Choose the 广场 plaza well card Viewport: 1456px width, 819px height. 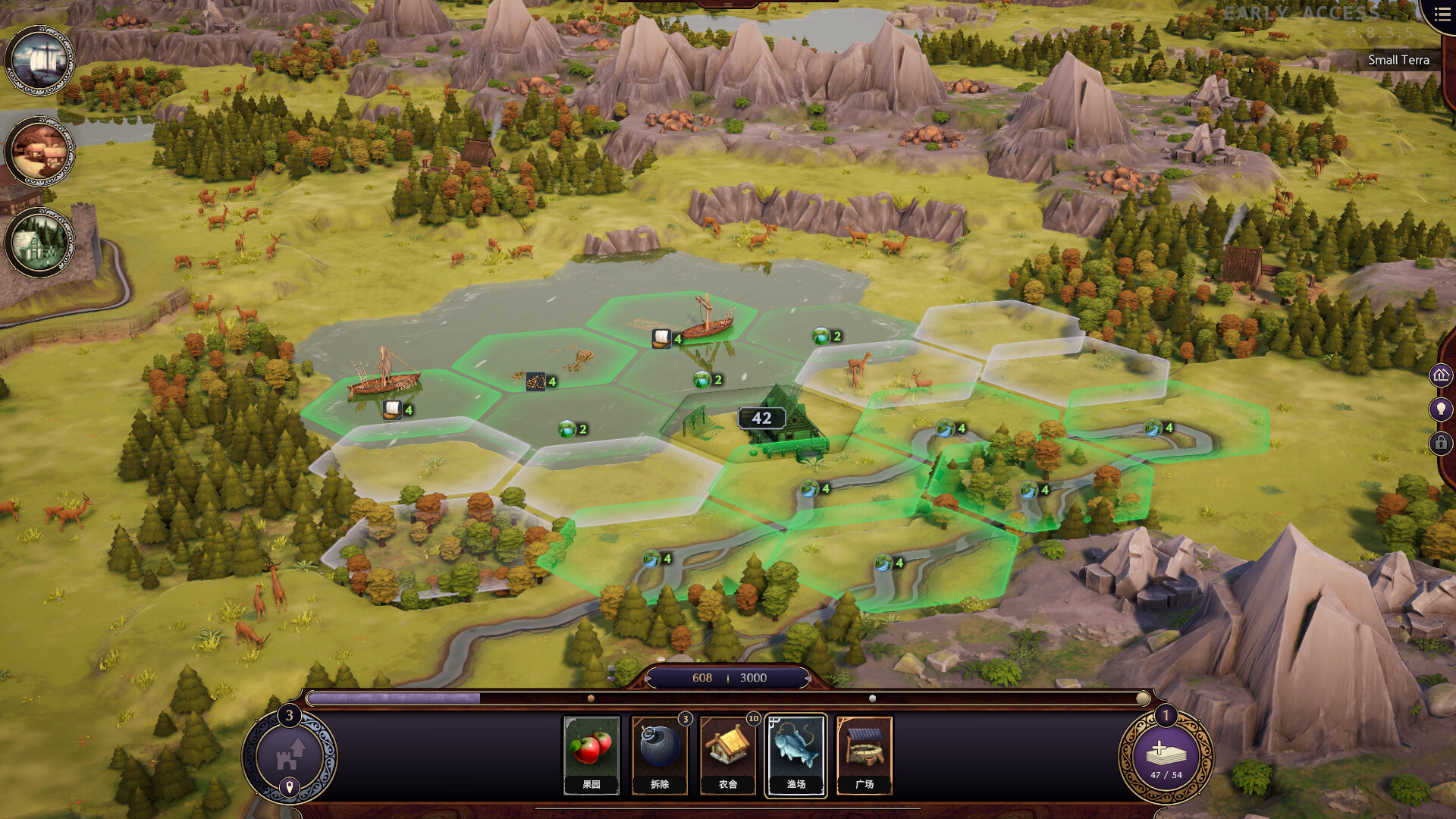[864, 755]
